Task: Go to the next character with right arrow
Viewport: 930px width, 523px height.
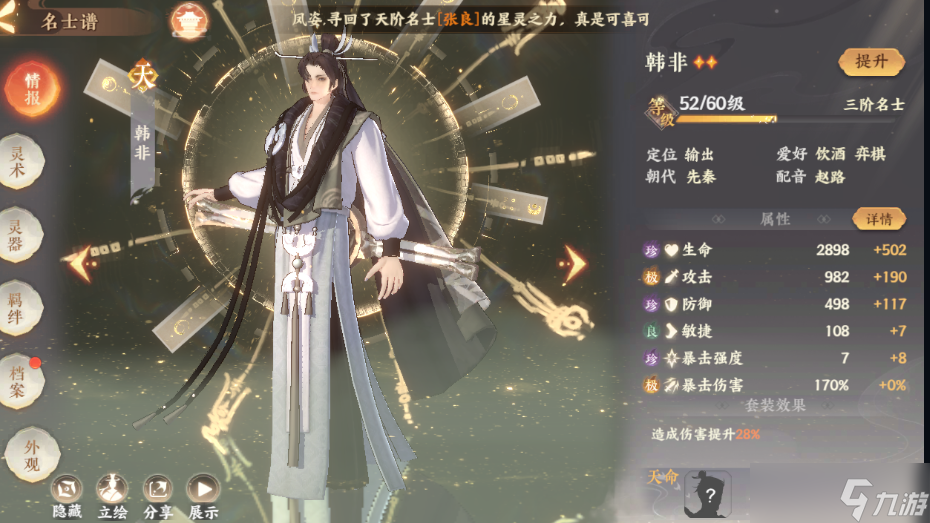Action: [x=572, y=264]
